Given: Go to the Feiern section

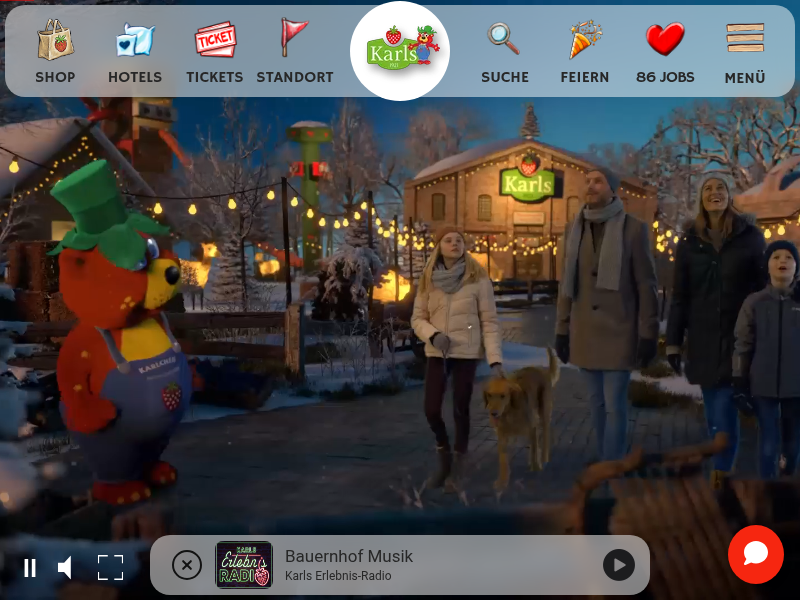Looking at the screenshot, I should pos(584,52).
